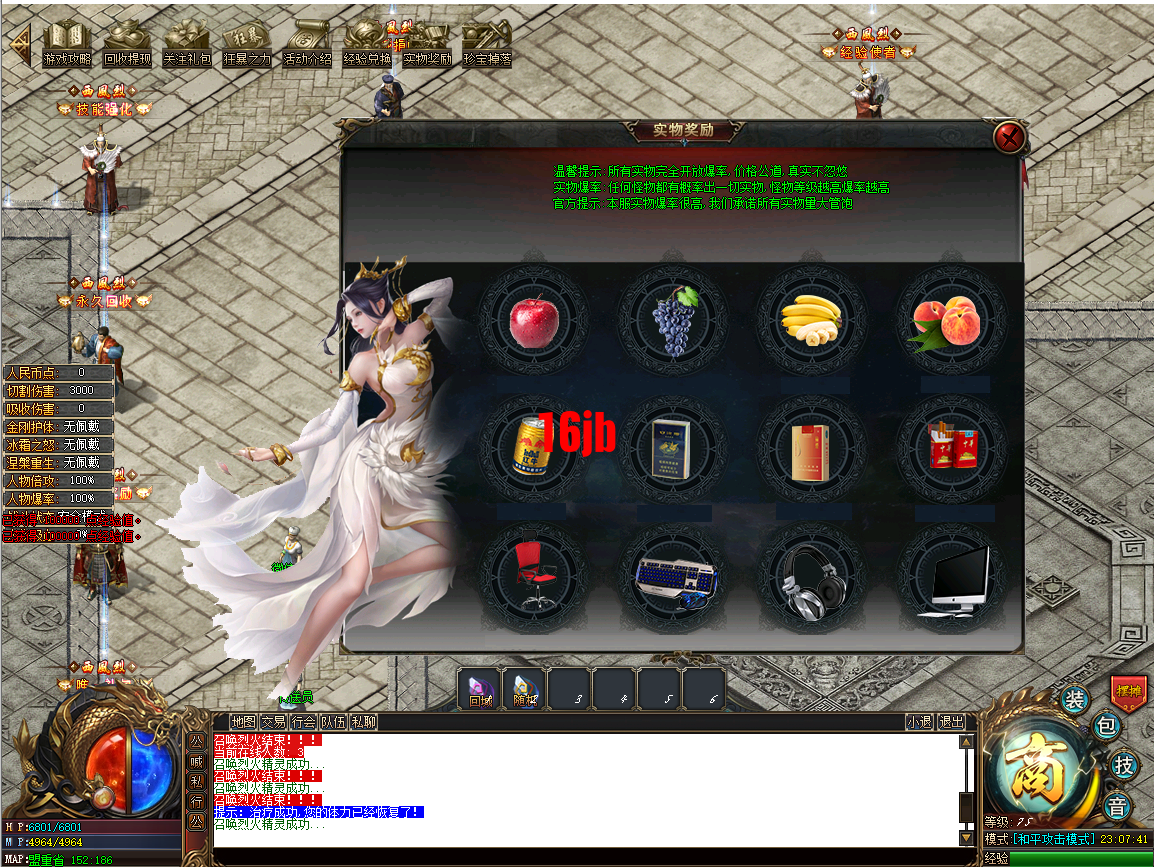Start a stall with the 摆摊 banner
Screen dimensions: 1154x867
[x=1129, y=690]
